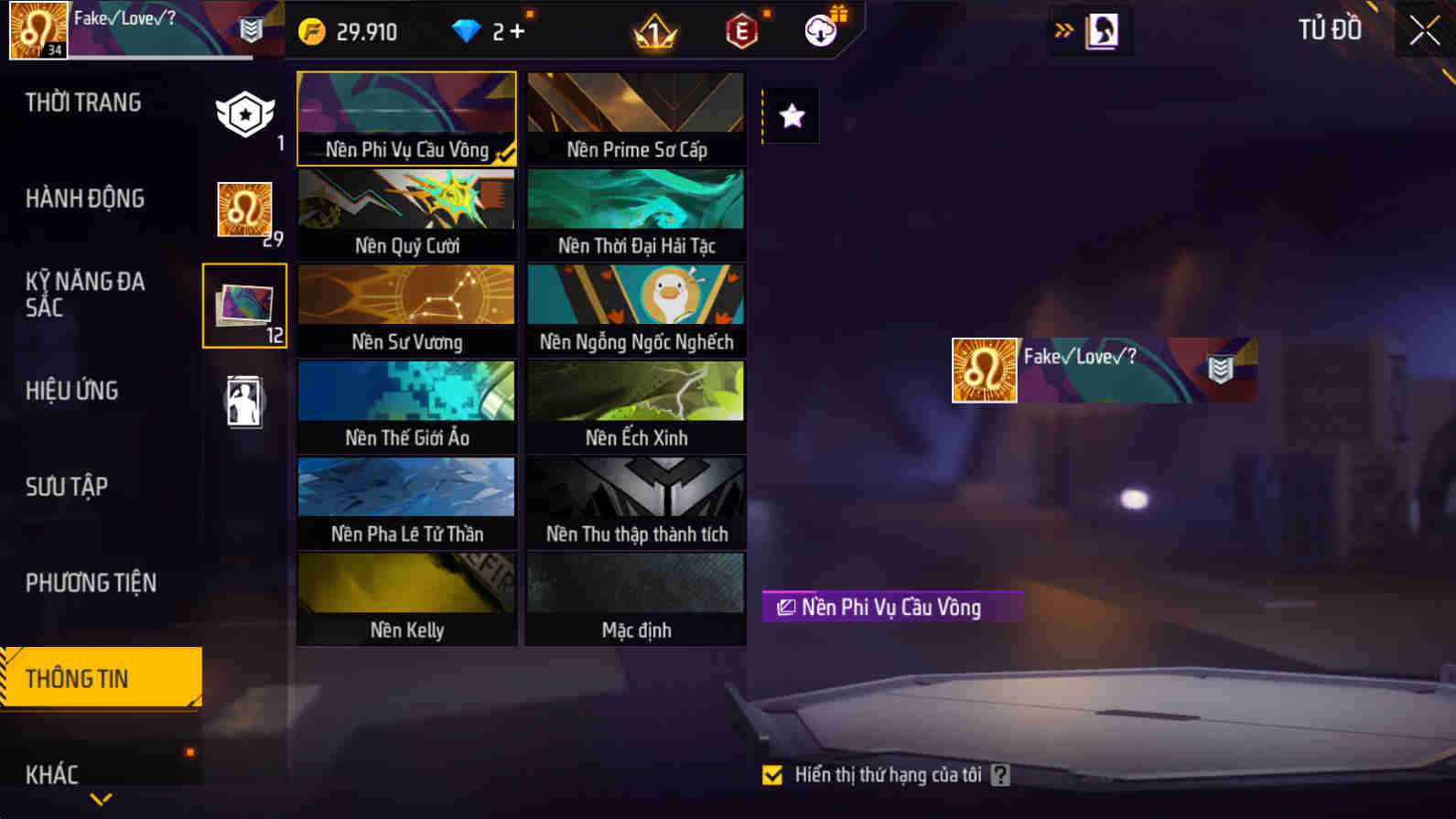Open the crown rank icon in top bar
Viewport: 1456px width, 819px height.
coord(653,30)
